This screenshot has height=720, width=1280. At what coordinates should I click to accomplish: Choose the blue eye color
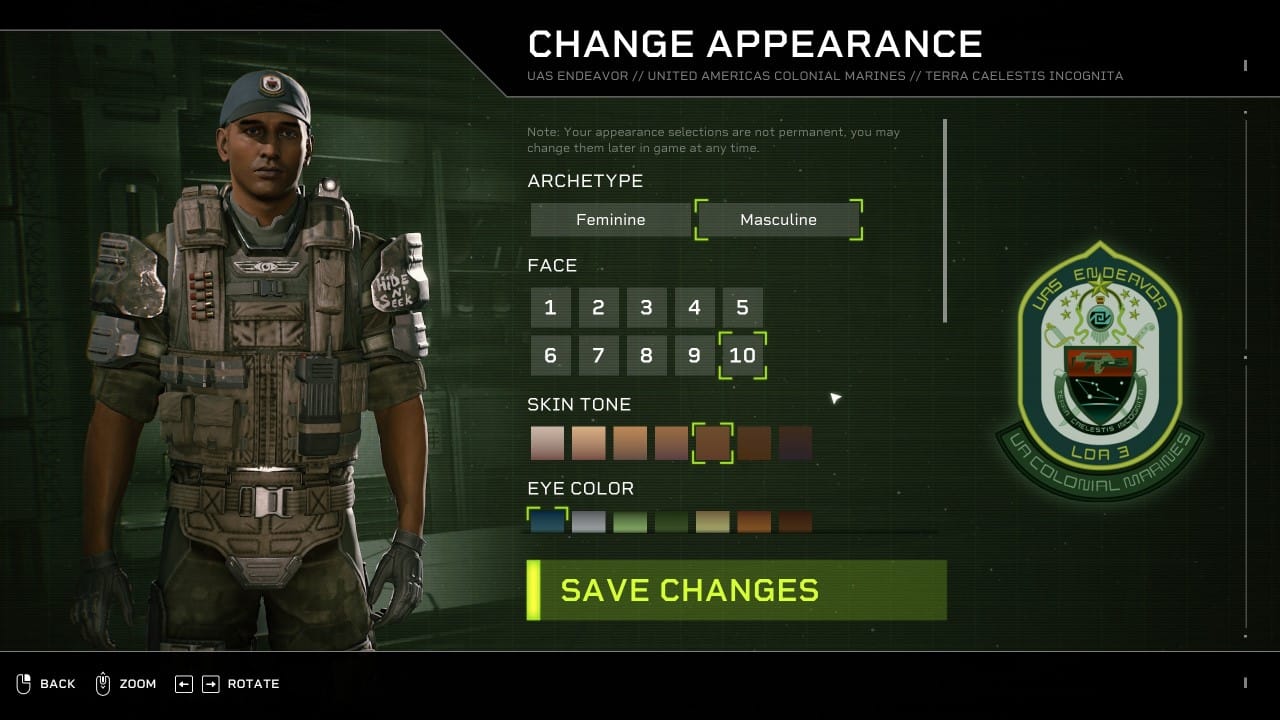coord(547,521)
